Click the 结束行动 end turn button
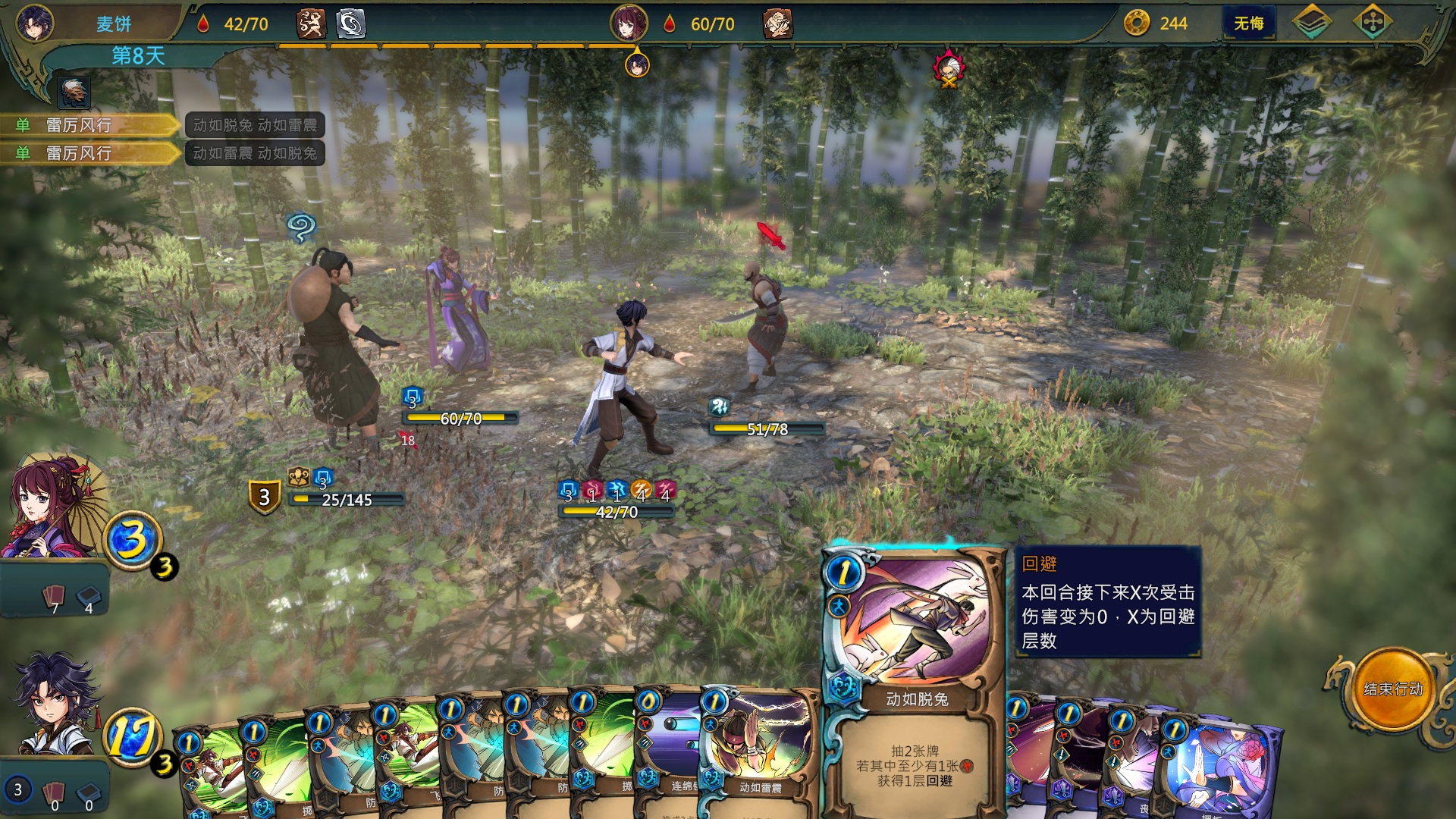This screenshot has width=1456, height=819. click(1392, 689)
